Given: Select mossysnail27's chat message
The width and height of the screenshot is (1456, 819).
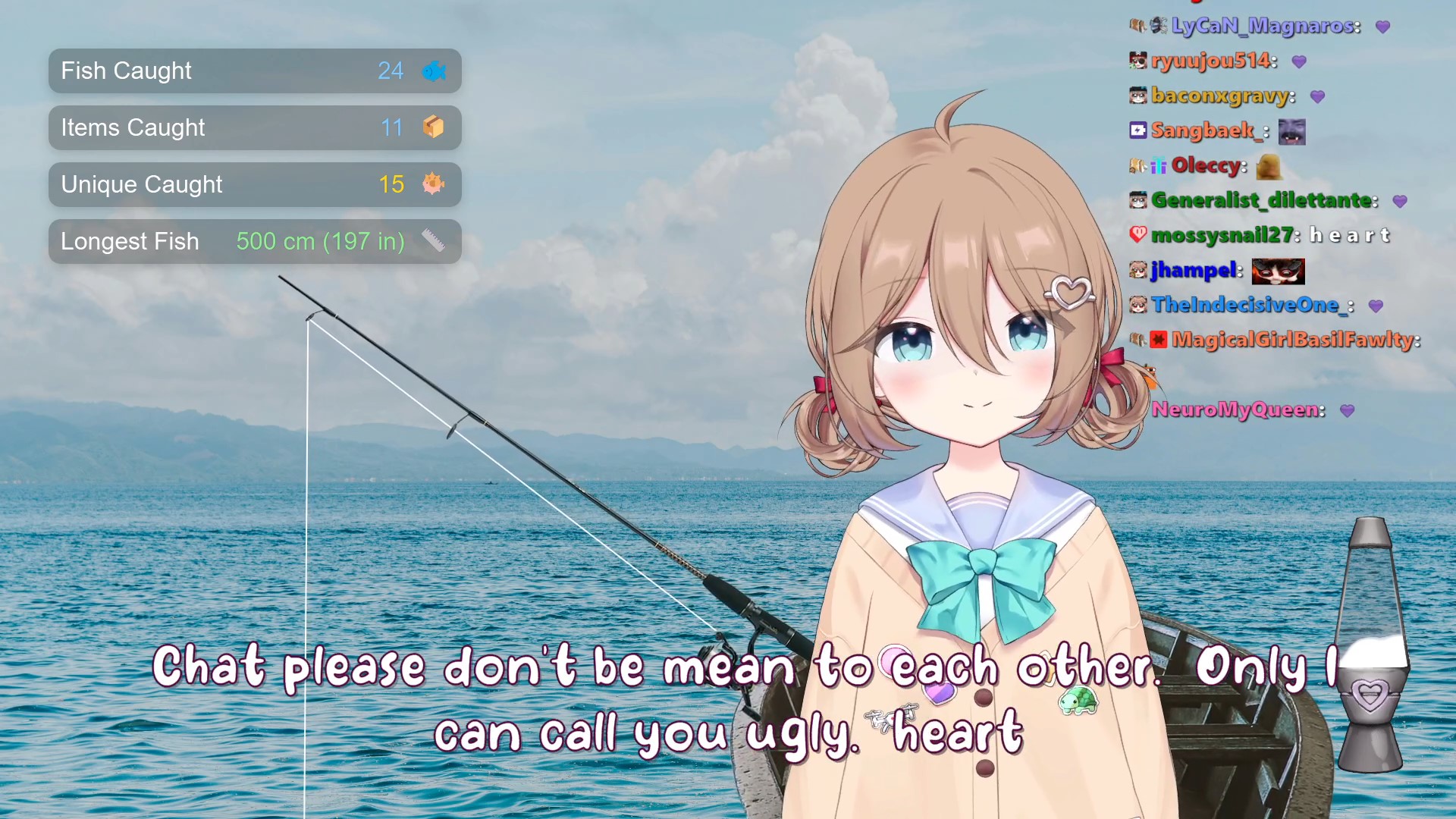Looking at the screenshot, I should pyautogui.click(x=1349, y=236).
